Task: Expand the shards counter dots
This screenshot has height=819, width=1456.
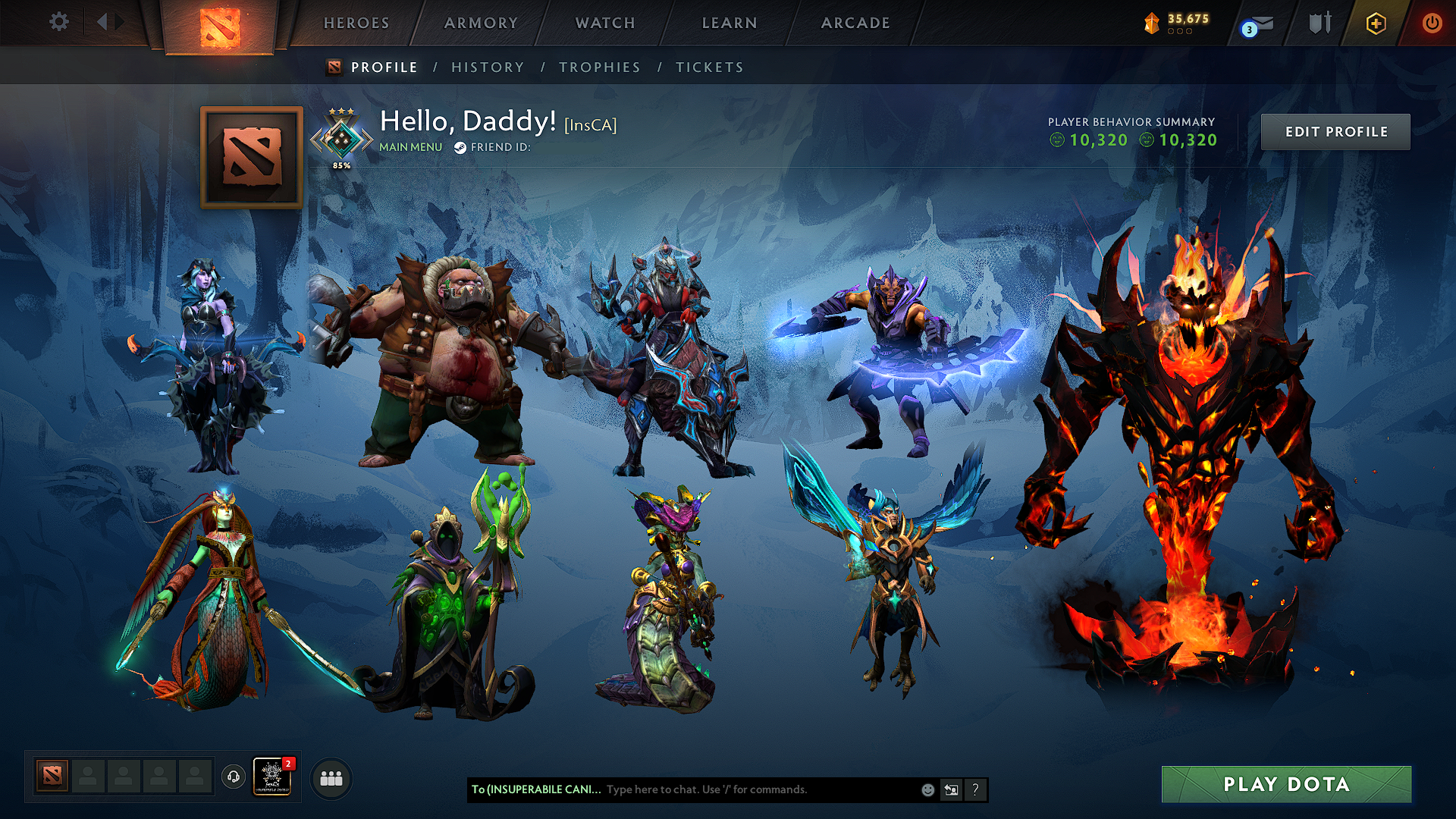Action: tap(1180, 32)
